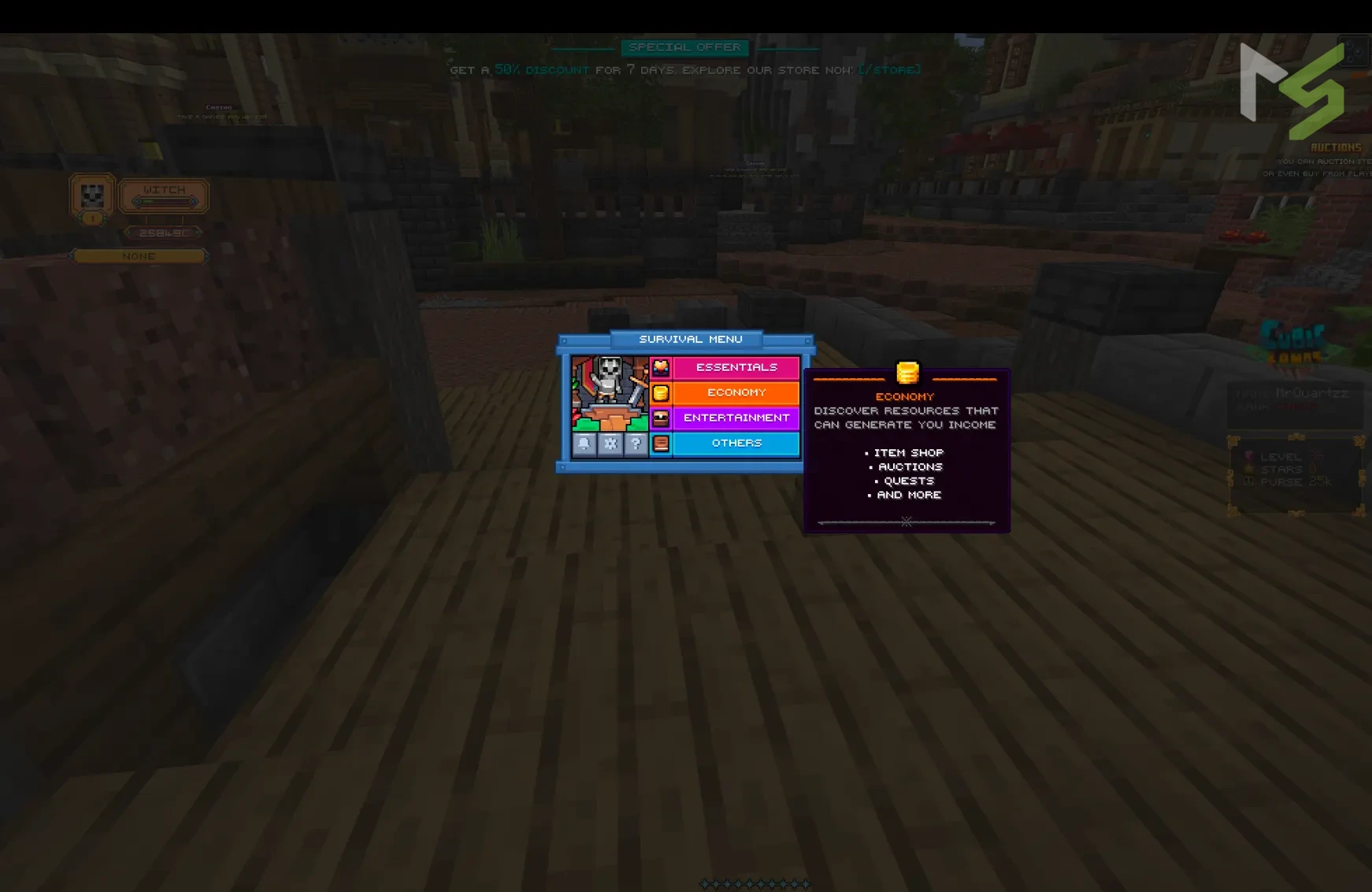Click the Quests entry in the Economy tooltip
1372x892 pixels.
[x=908, y=480]
